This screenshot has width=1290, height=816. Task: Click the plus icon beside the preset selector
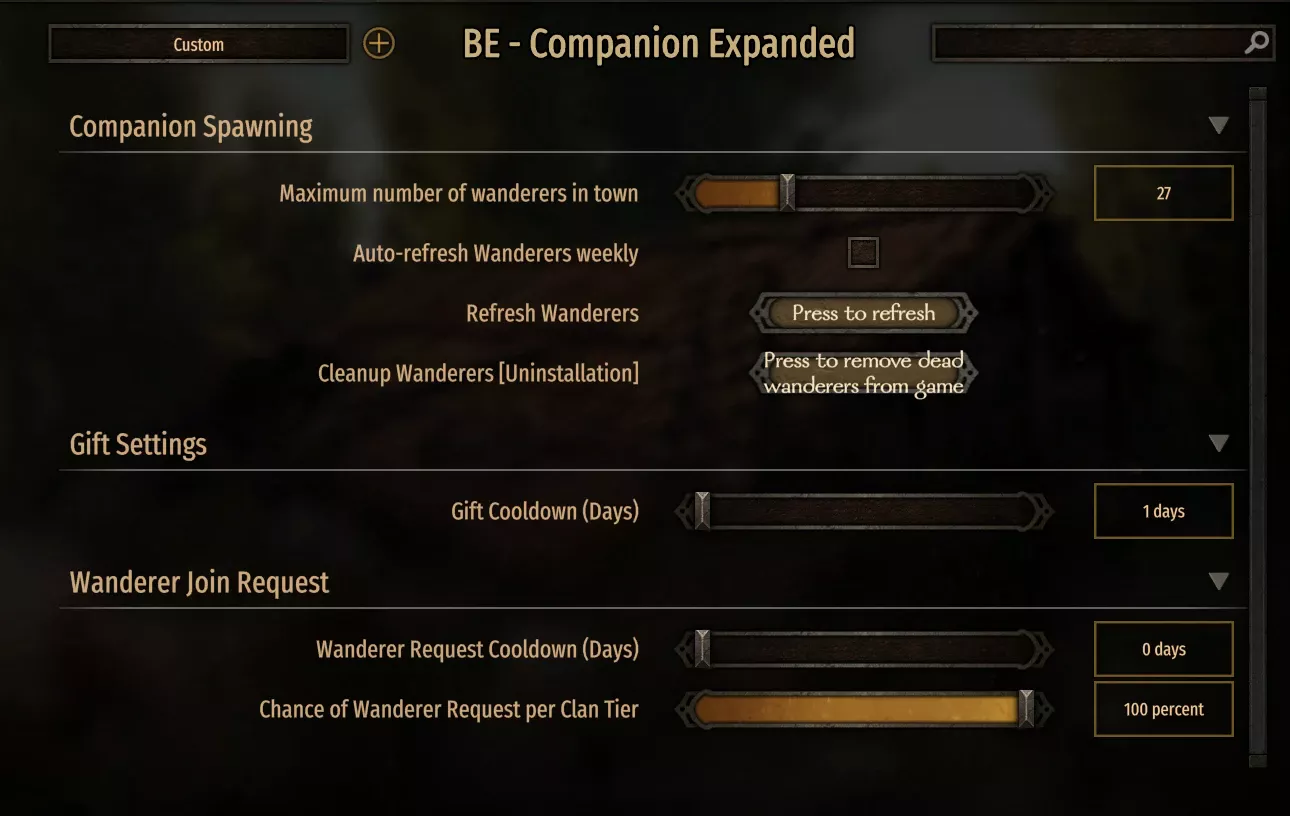(378, 43)
